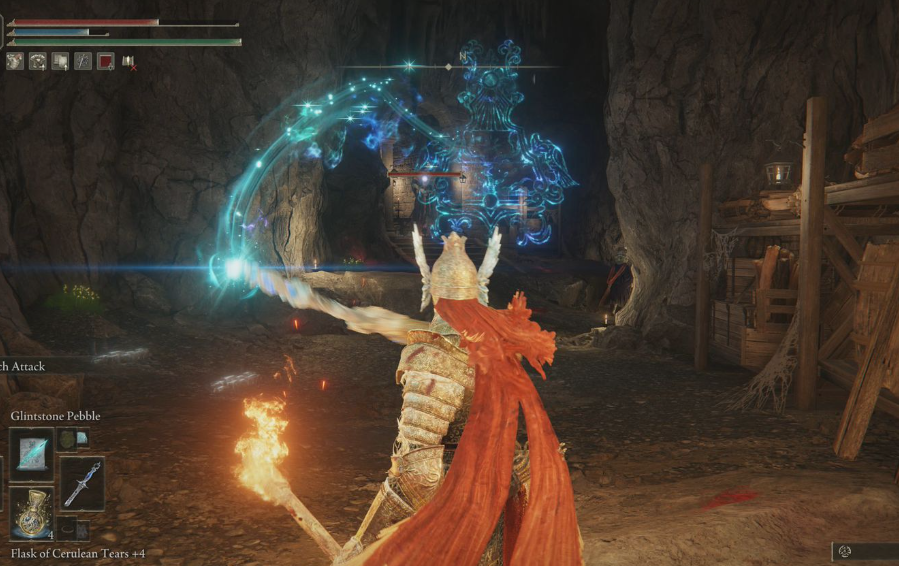
Task: Click the crossed-out red X status icon
Action: 128,62
